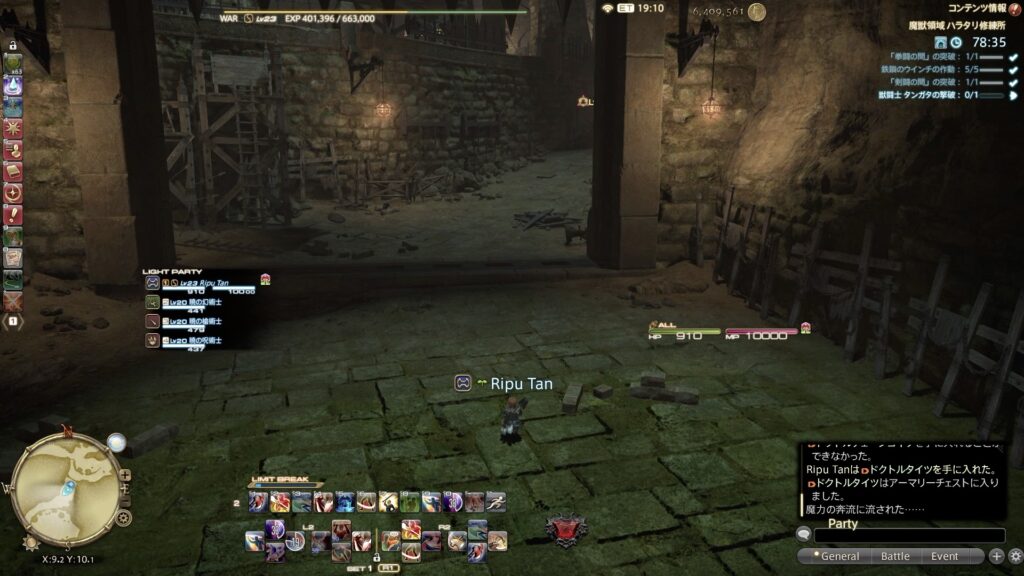Image resolution: width=1024 pixels, height=576 pixels.
Task: Toggle the hotbar lock padlock icon
Action: [x=12, y=45]
